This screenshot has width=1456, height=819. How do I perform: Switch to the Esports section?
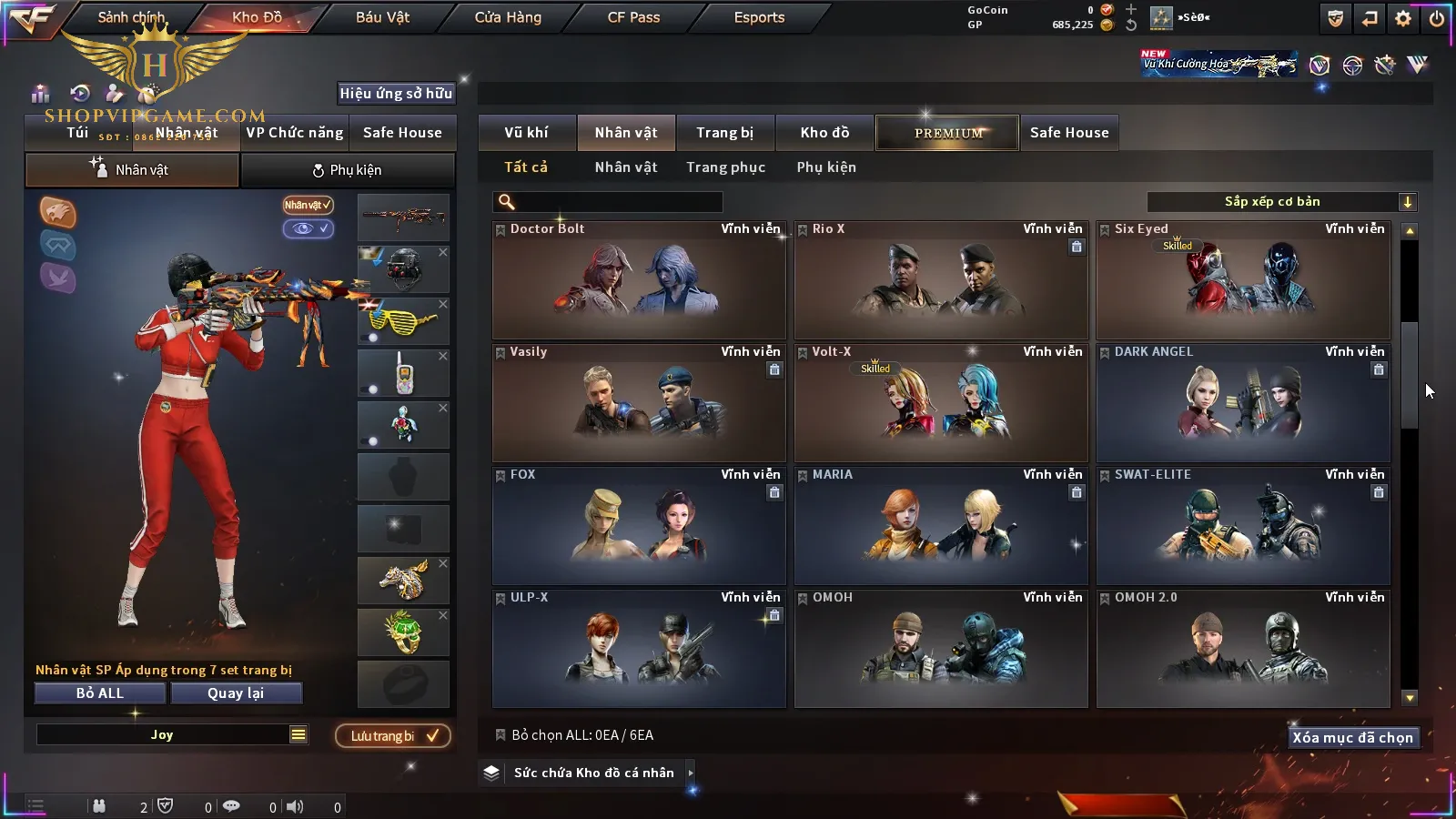tap(759, 17)
